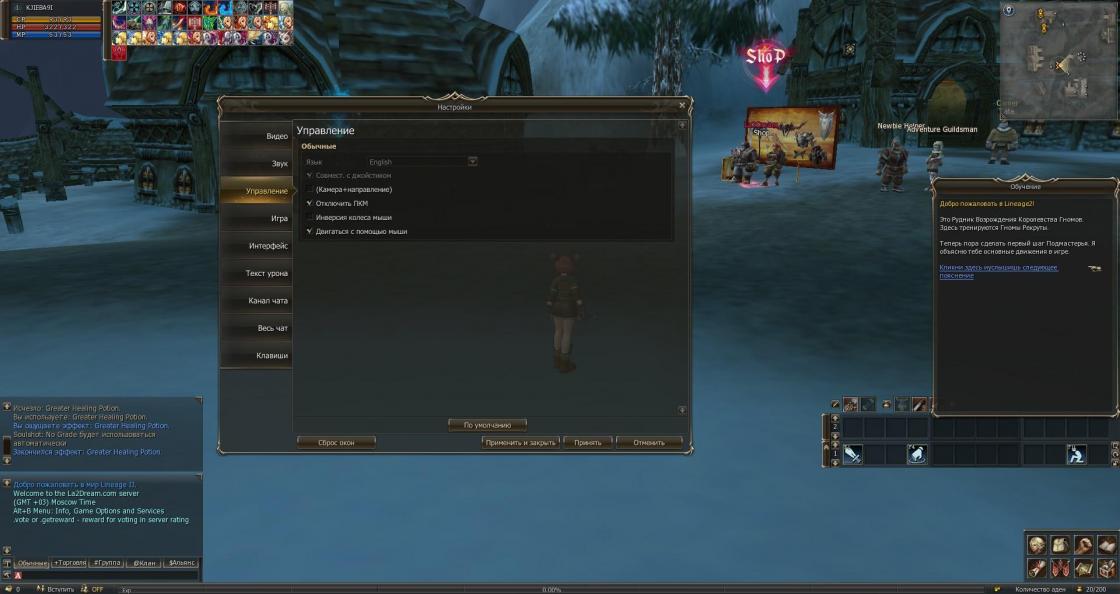1120x594 pixels.
Task: Show the Клавиши key bindings tab
Action: pyautogui.click(x=256, y=355)
